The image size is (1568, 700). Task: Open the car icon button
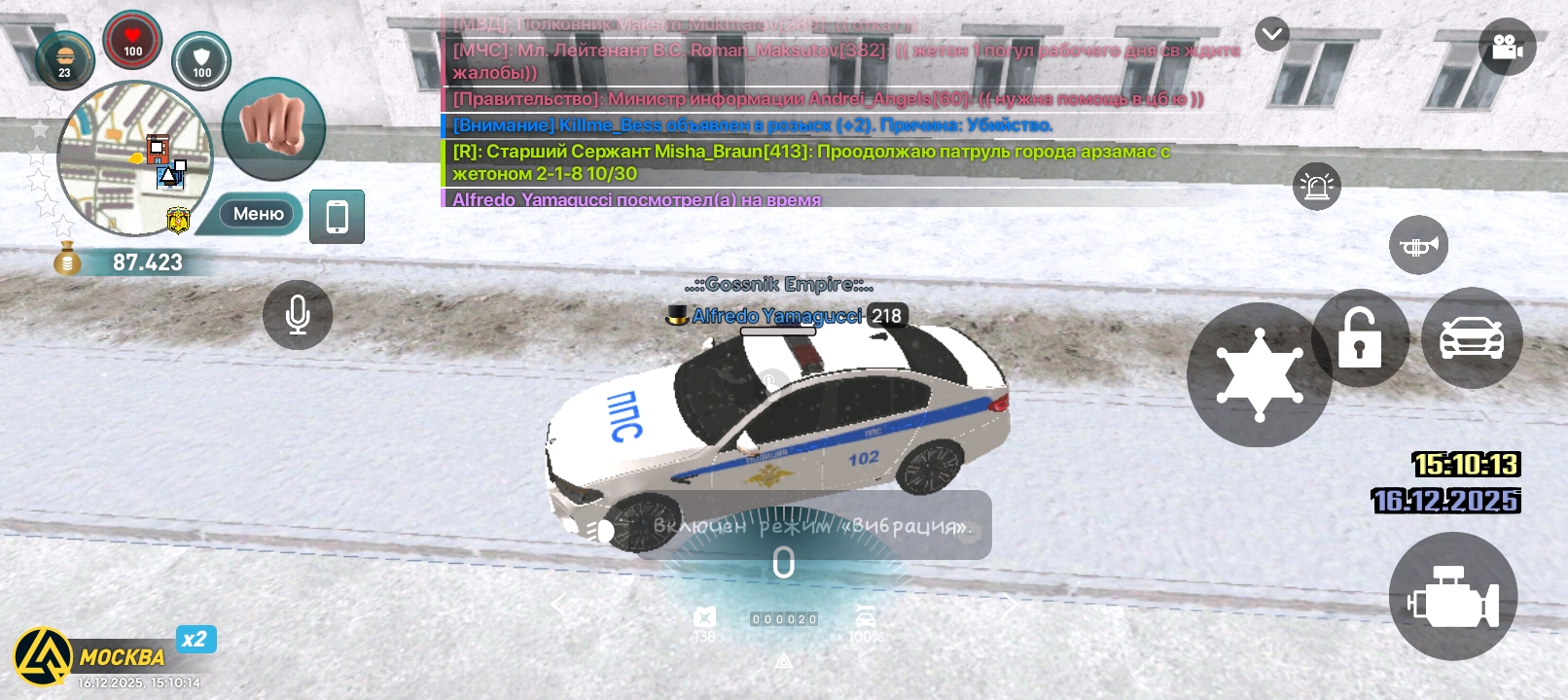tap(1471, 338)
